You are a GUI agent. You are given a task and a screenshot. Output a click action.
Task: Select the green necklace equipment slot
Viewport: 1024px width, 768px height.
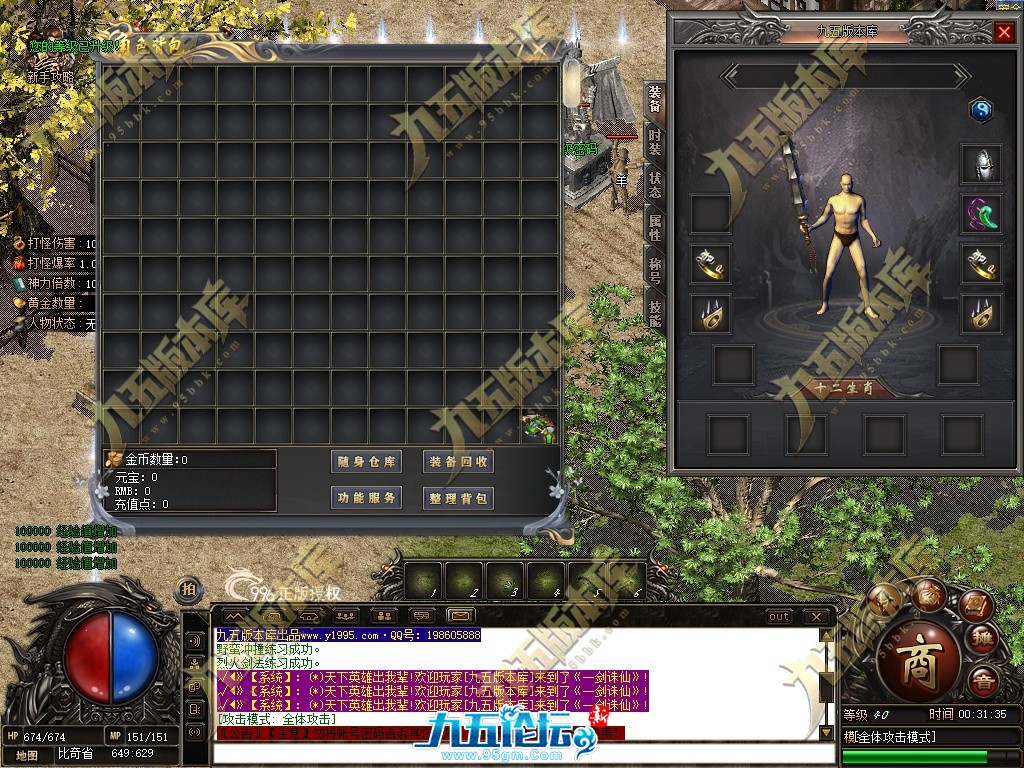(x=981, y=214)
